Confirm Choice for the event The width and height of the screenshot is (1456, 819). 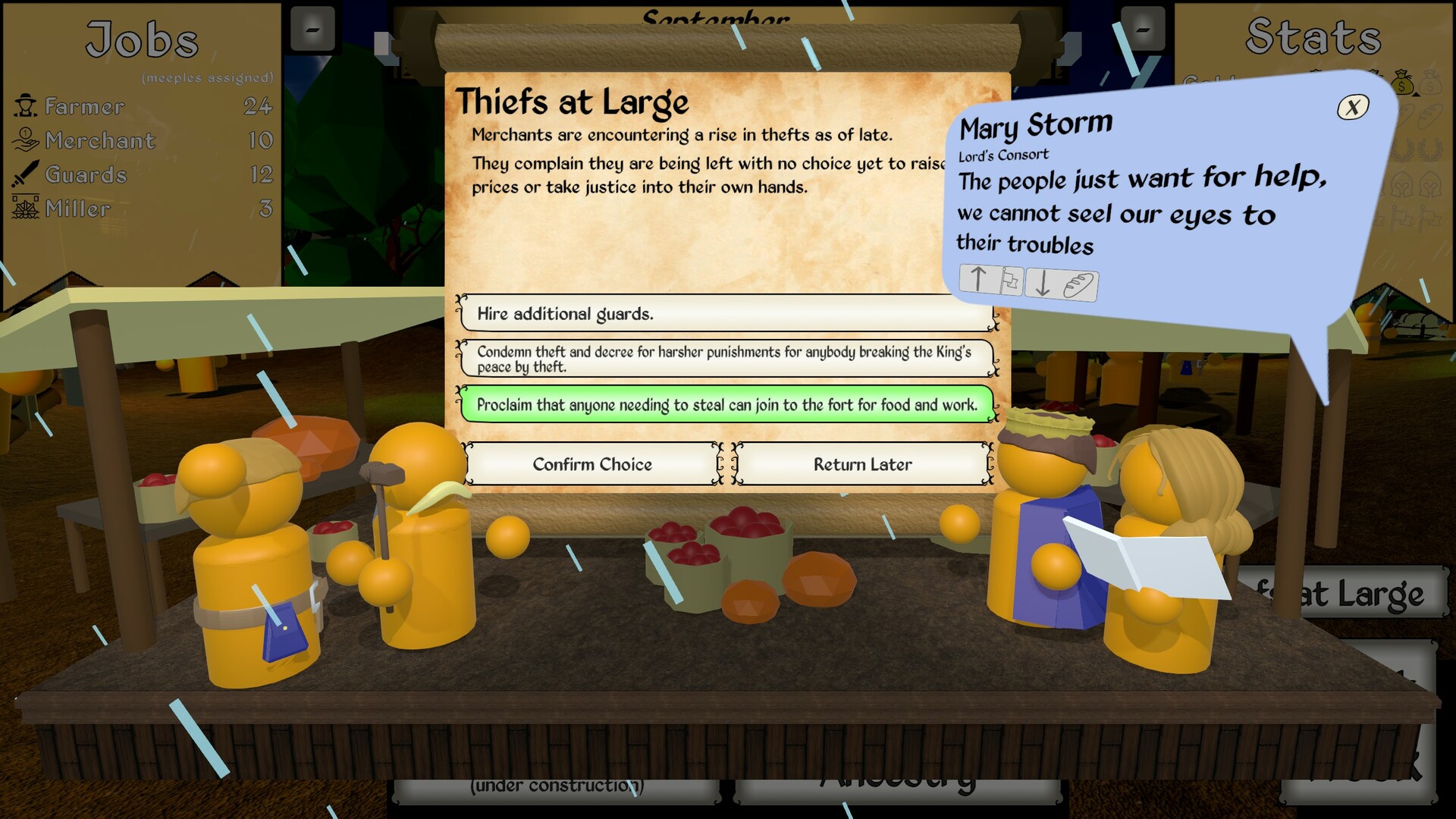point(592,464)
